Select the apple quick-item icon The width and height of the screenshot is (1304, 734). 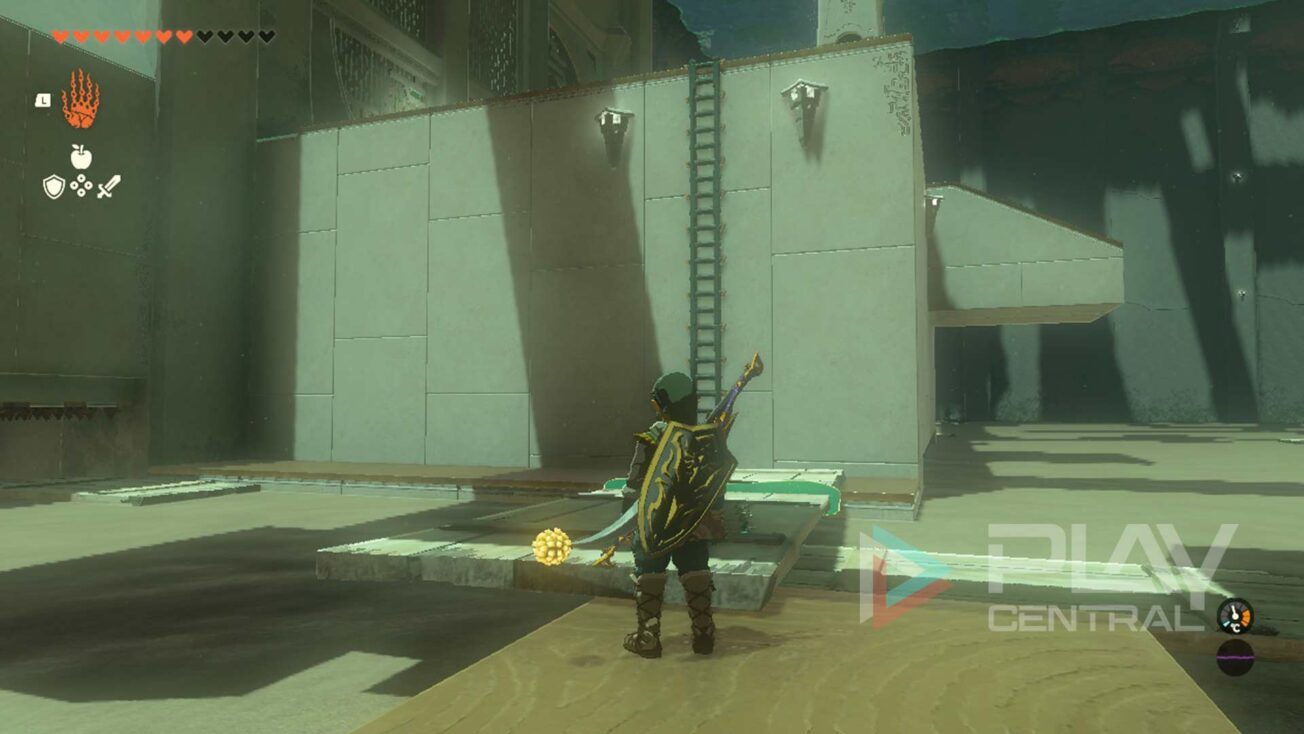click(81, 156)
